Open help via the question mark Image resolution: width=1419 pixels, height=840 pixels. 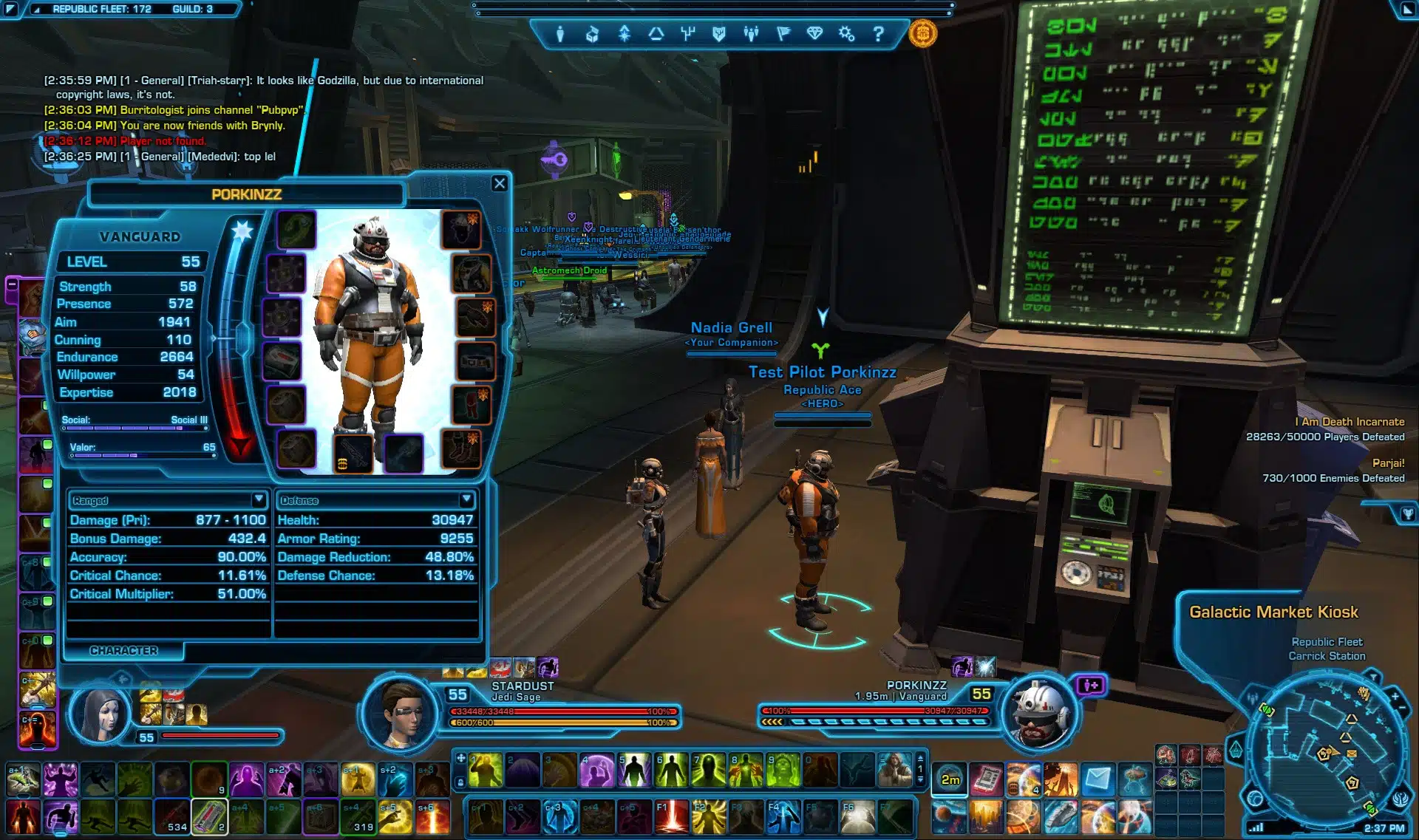click(x=878, y=34)
